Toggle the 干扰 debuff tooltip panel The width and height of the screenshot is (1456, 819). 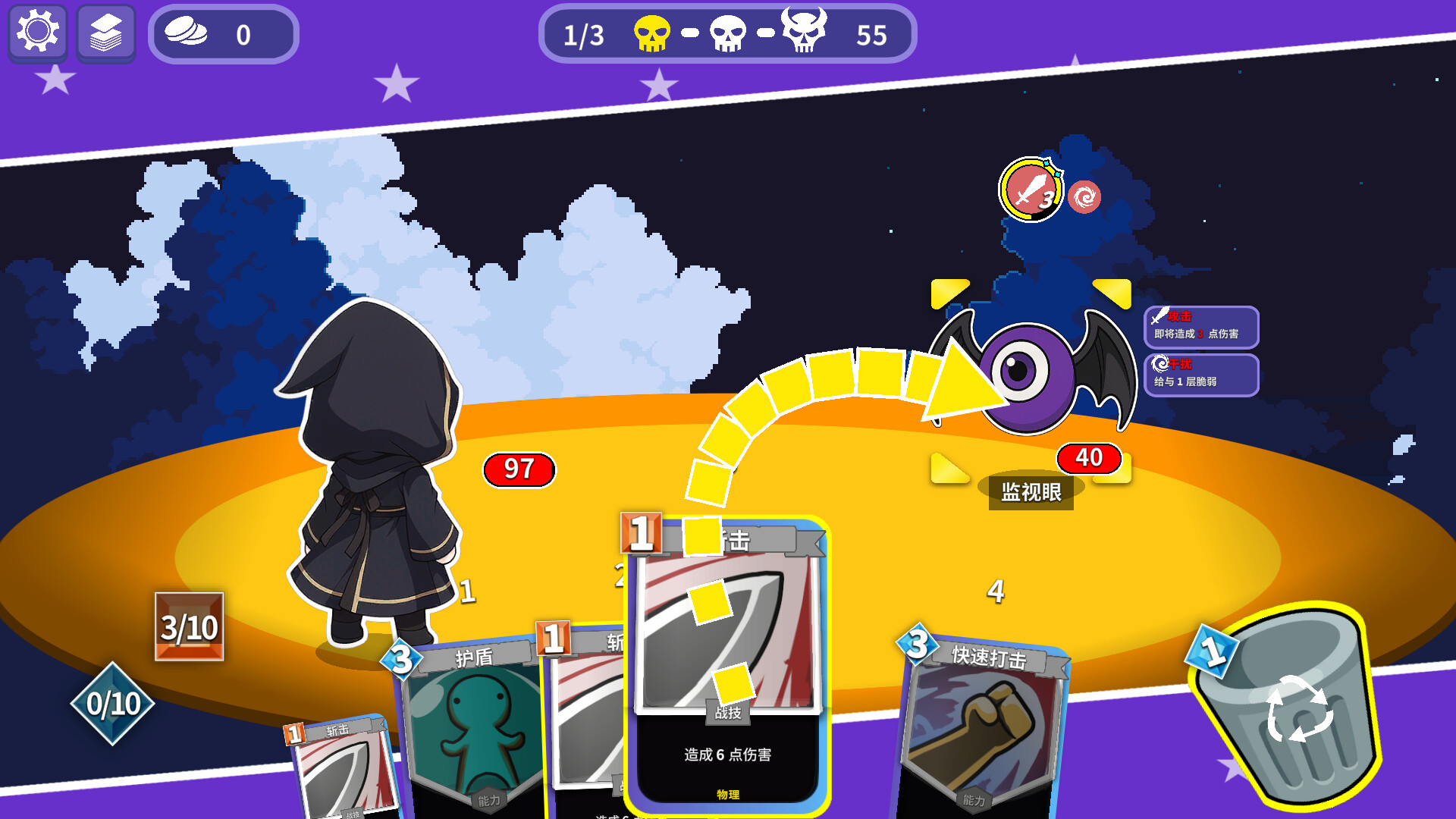pos(1201,374)
